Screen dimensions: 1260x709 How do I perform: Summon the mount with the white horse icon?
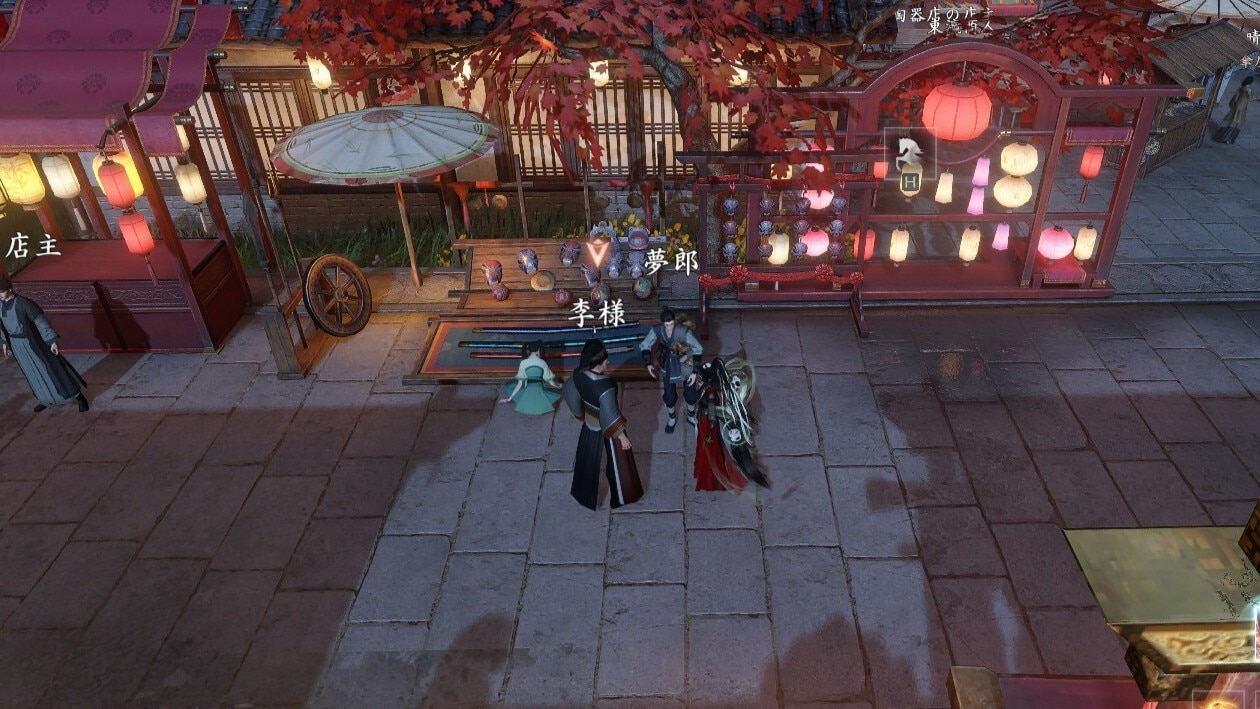click(910, 154)
